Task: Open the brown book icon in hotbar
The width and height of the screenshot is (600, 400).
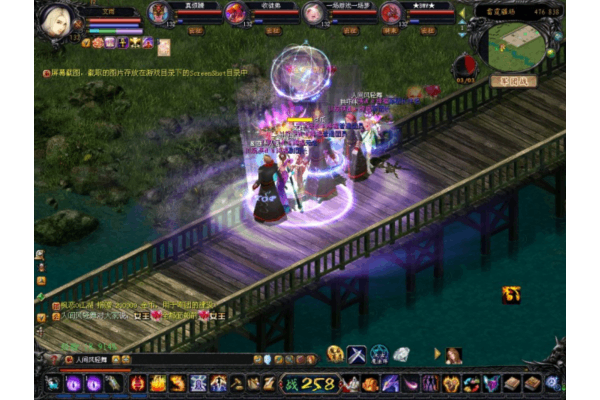Action: point(511,383)
